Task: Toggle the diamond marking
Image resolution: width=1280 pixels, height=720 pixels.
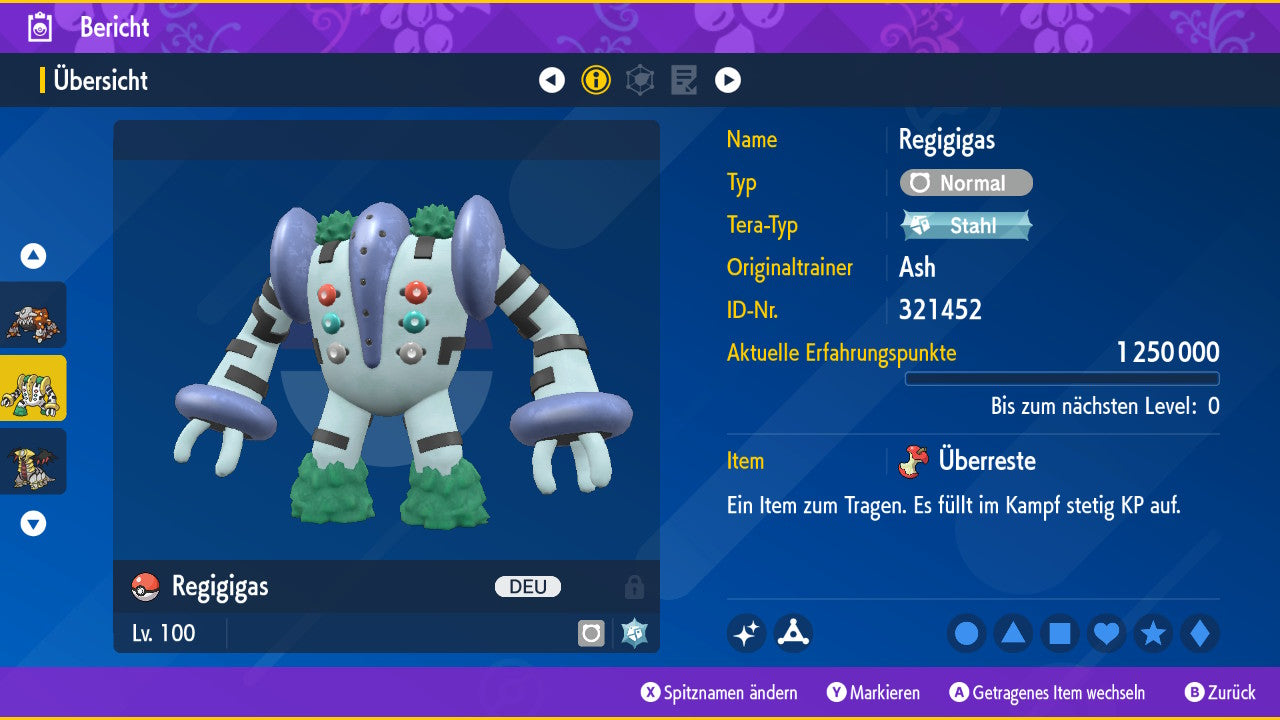Action: (x=1199, y=633)
